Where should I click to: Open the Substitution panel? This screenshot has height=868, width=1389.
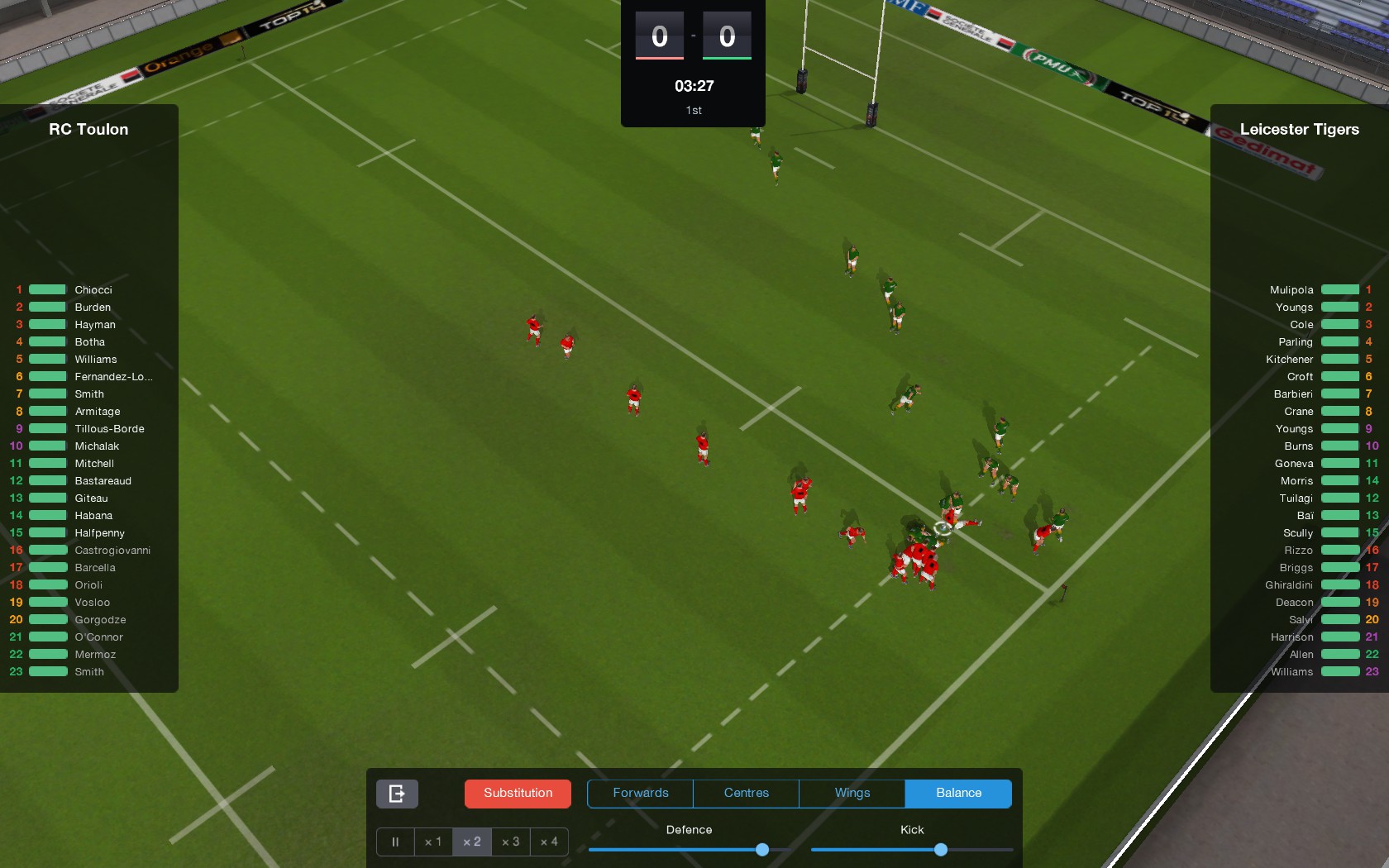518,793
